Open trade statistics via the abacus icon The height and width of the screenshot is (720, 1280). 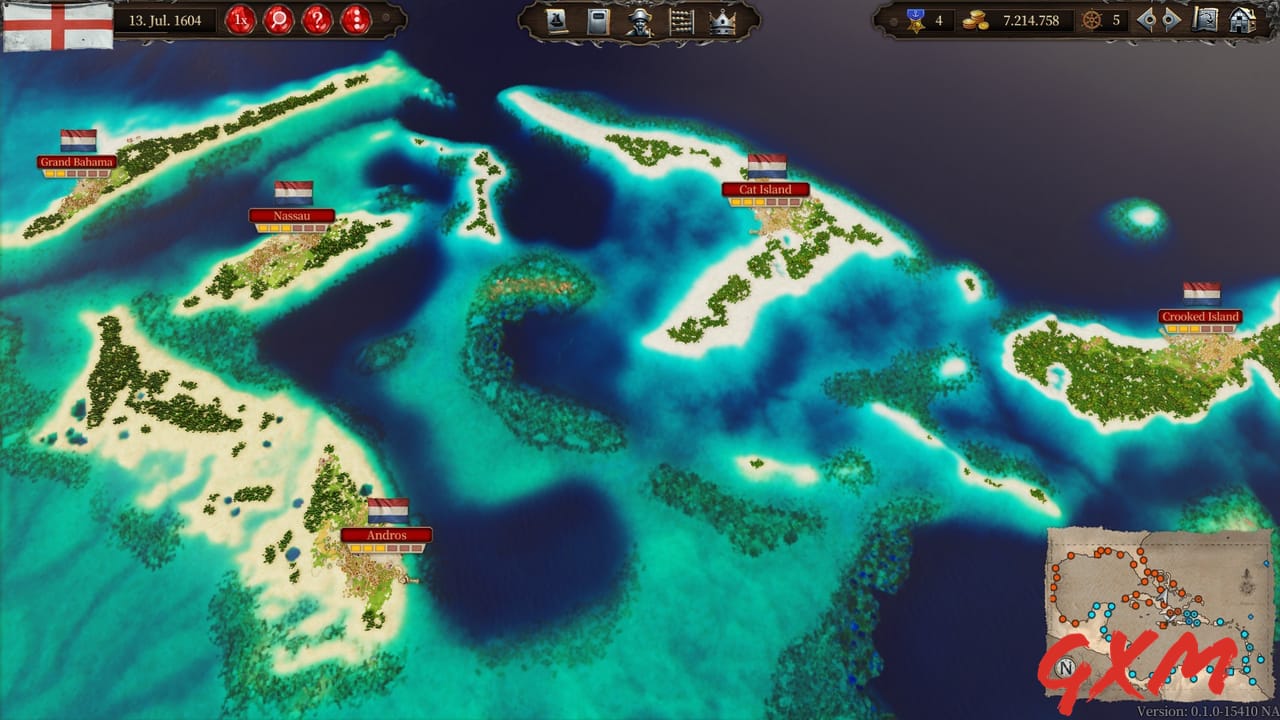pyautogui.click(x=682, y=21)
